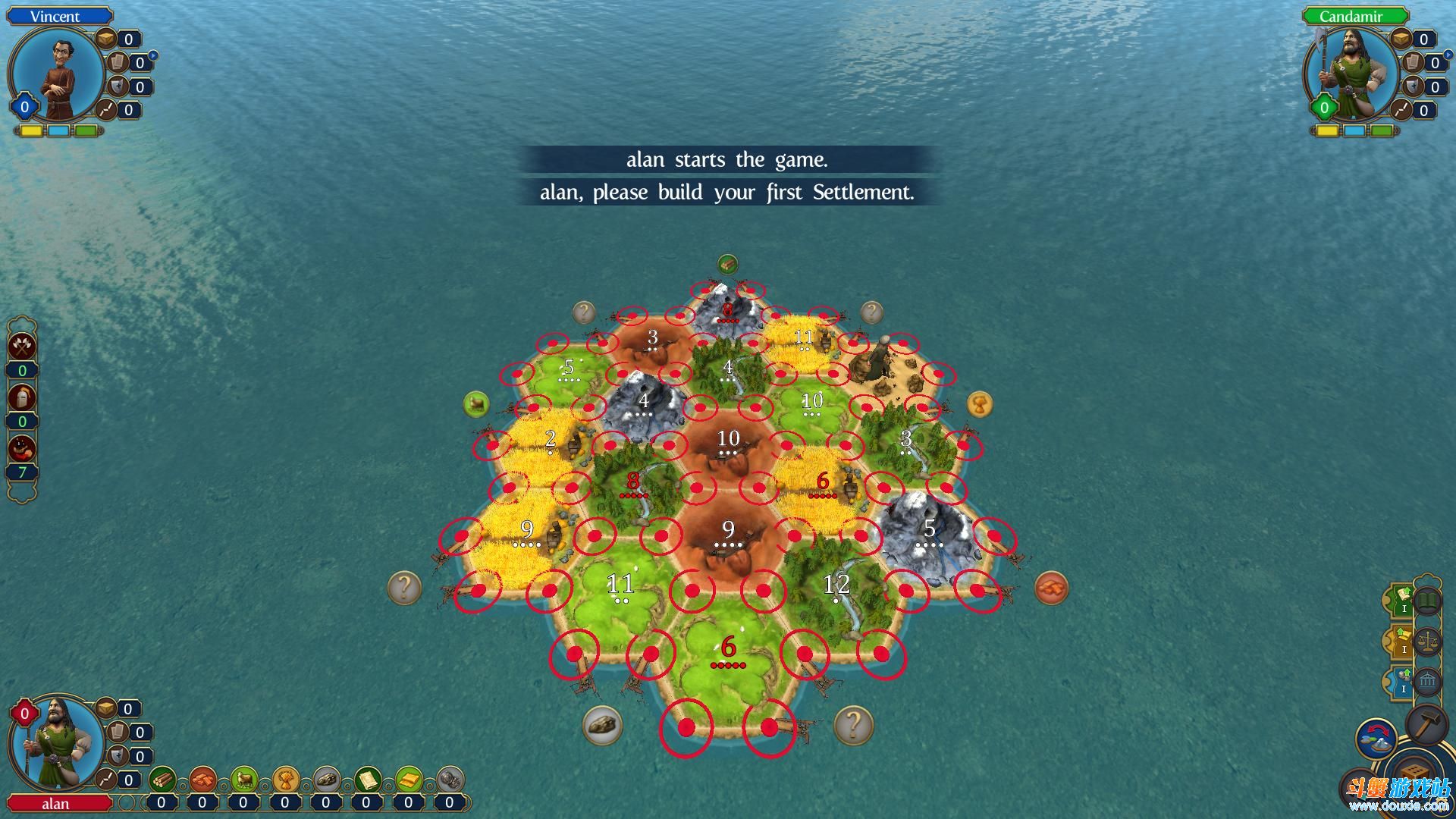This screenshot has width=1456, height=819.
Task: Open the green book science improvements
Action: (1427, 603)
